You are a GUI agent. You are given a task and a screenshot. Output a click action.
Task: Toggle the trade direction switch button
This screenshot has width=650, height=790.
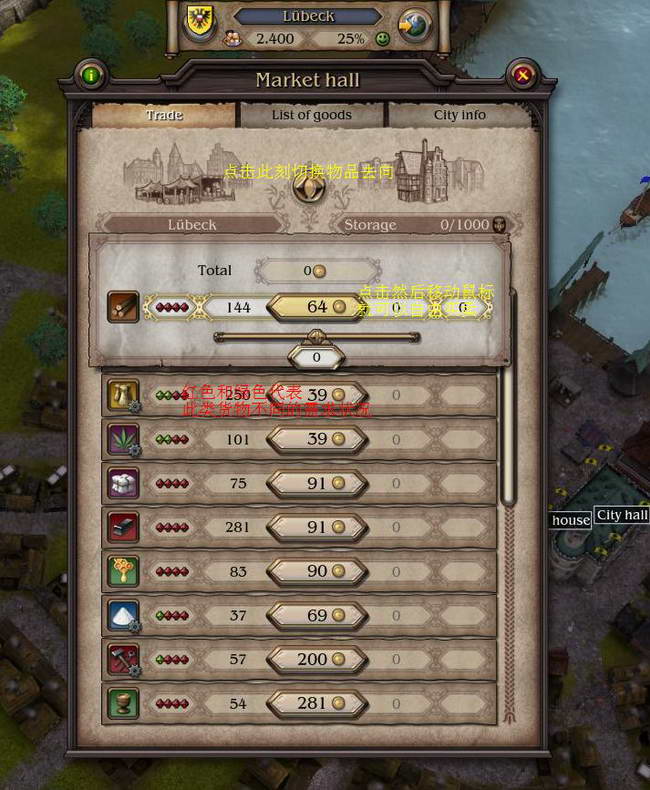[x=307, y=187]
